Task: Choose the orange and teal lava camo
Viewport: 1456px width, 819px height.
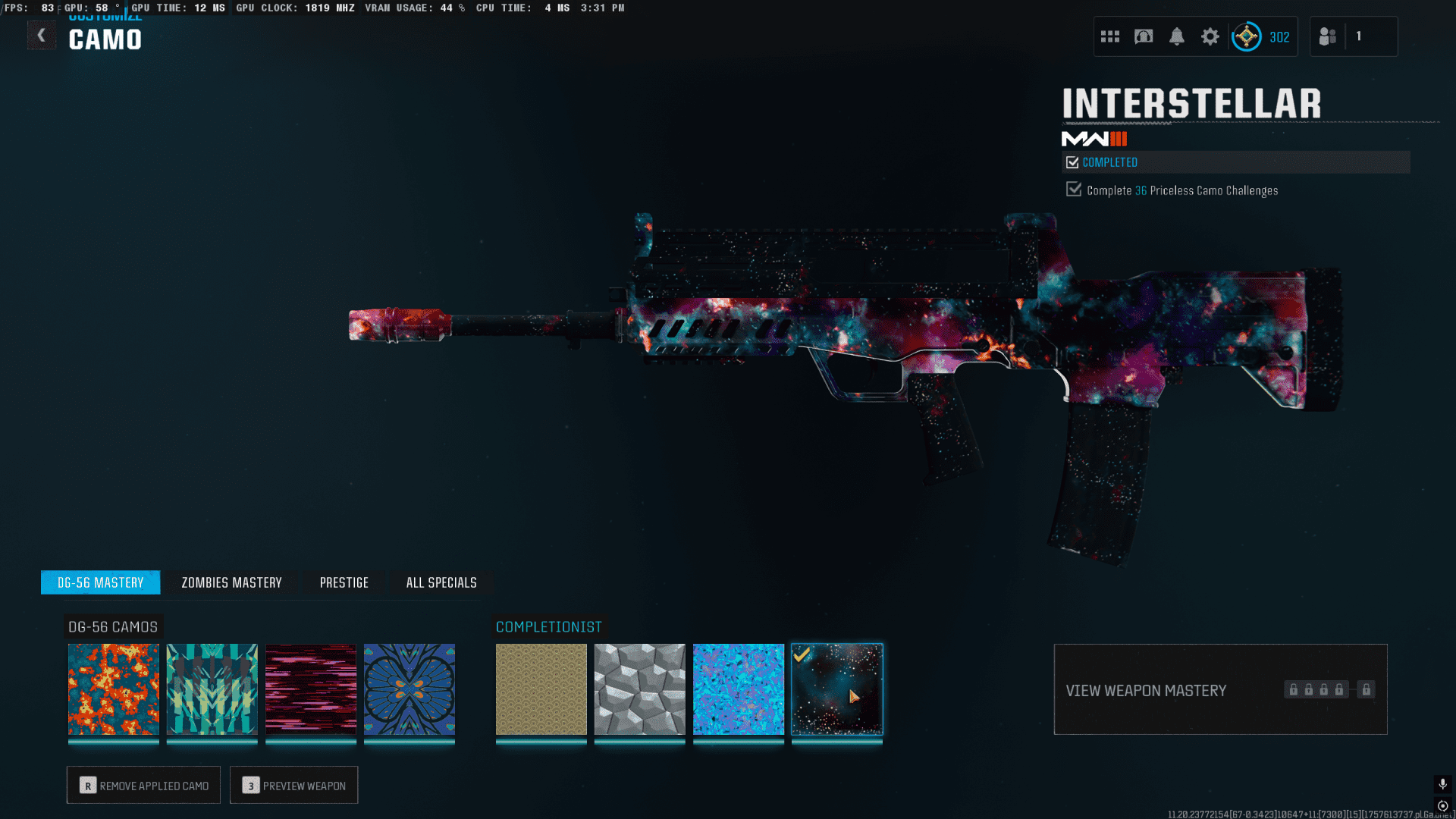Action: (114, 689)
